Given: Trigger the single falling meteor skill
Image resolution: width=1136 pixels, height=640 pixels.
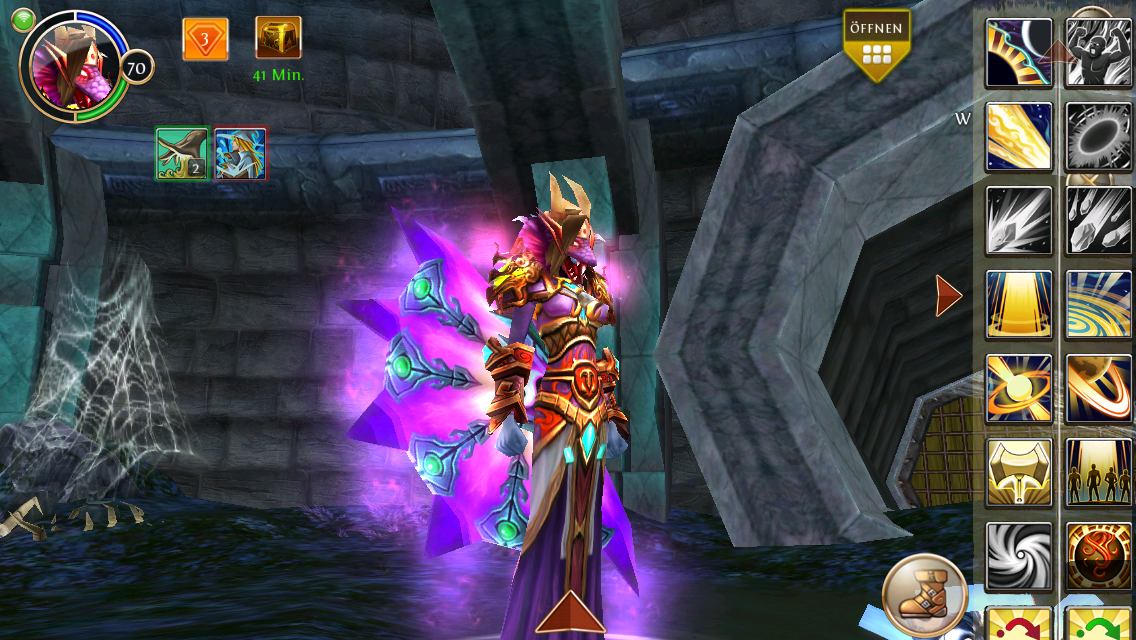Looking at the screenshot, I should pyautogui.click(x=1019, y=220).
